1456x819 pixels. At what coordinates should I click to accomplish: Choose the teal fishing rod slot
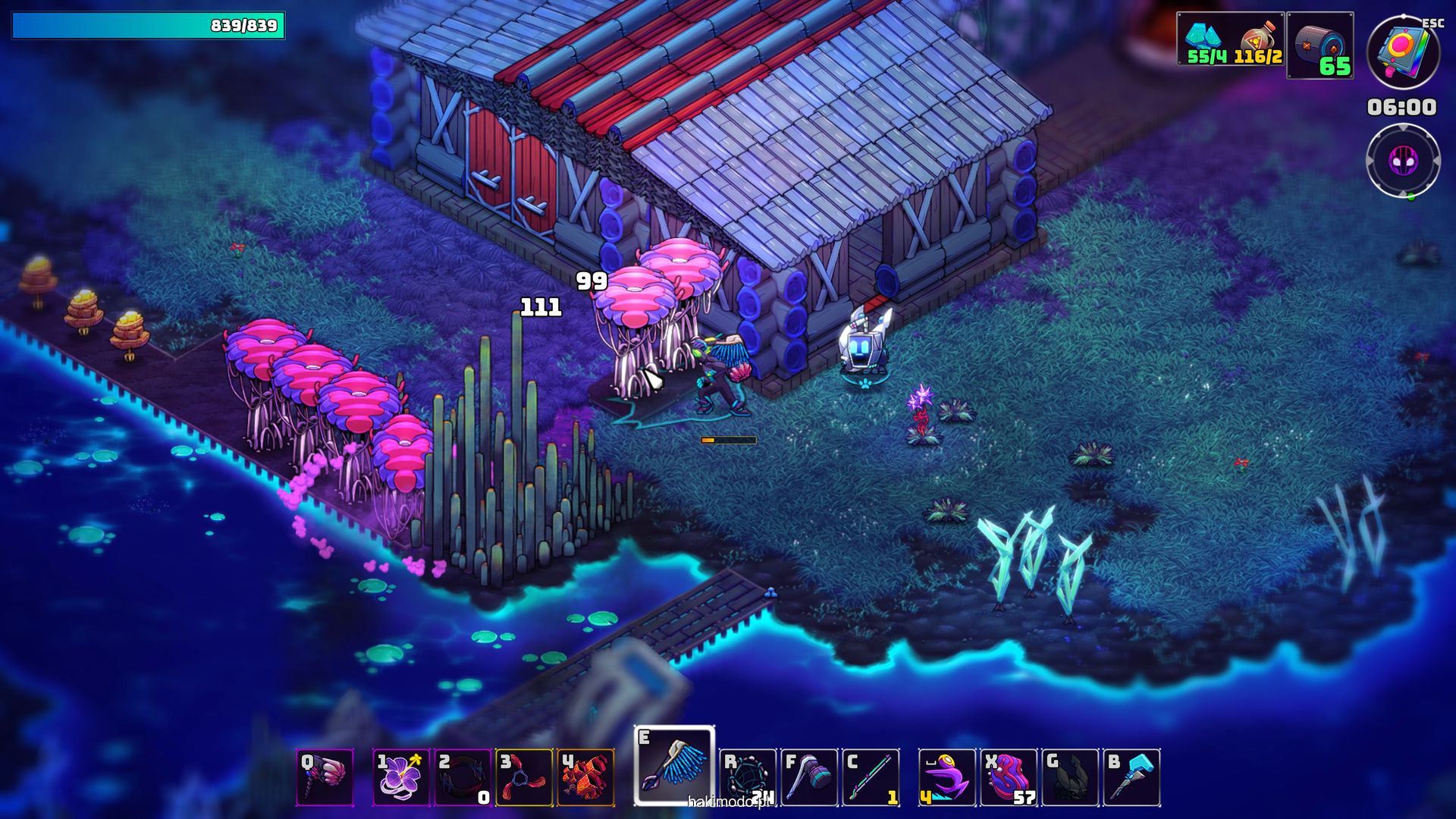[x=871, y=777]
